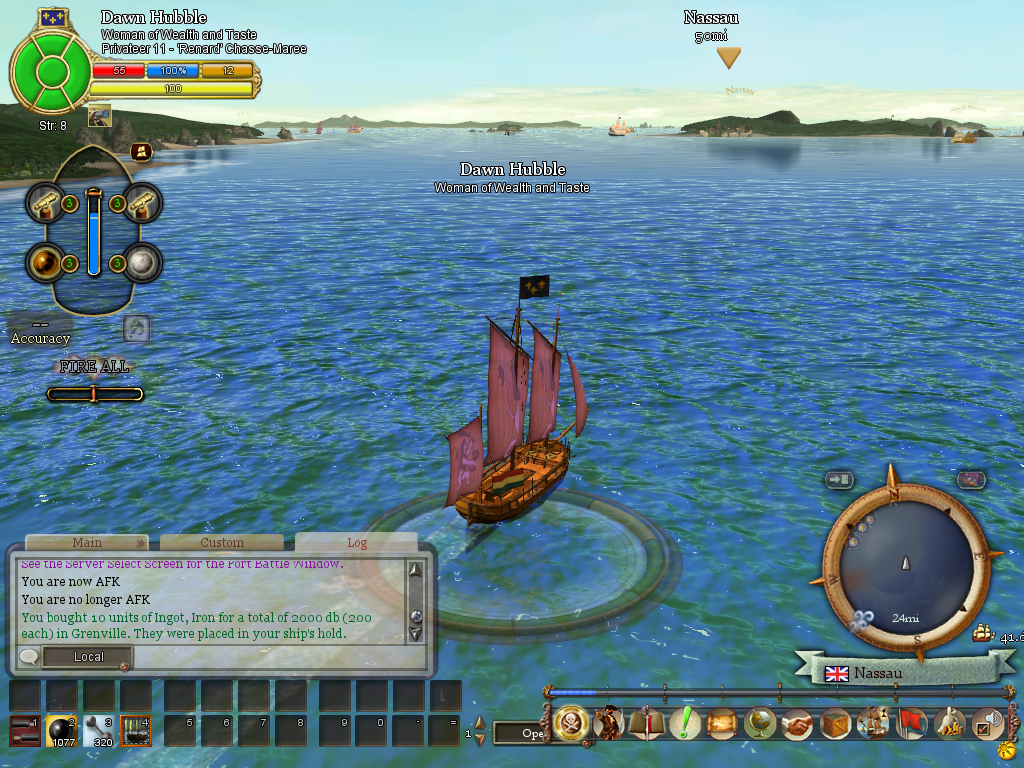Select the chain shot ammo slot
Screen dimensions: 1024x768
tap(99, 732)
